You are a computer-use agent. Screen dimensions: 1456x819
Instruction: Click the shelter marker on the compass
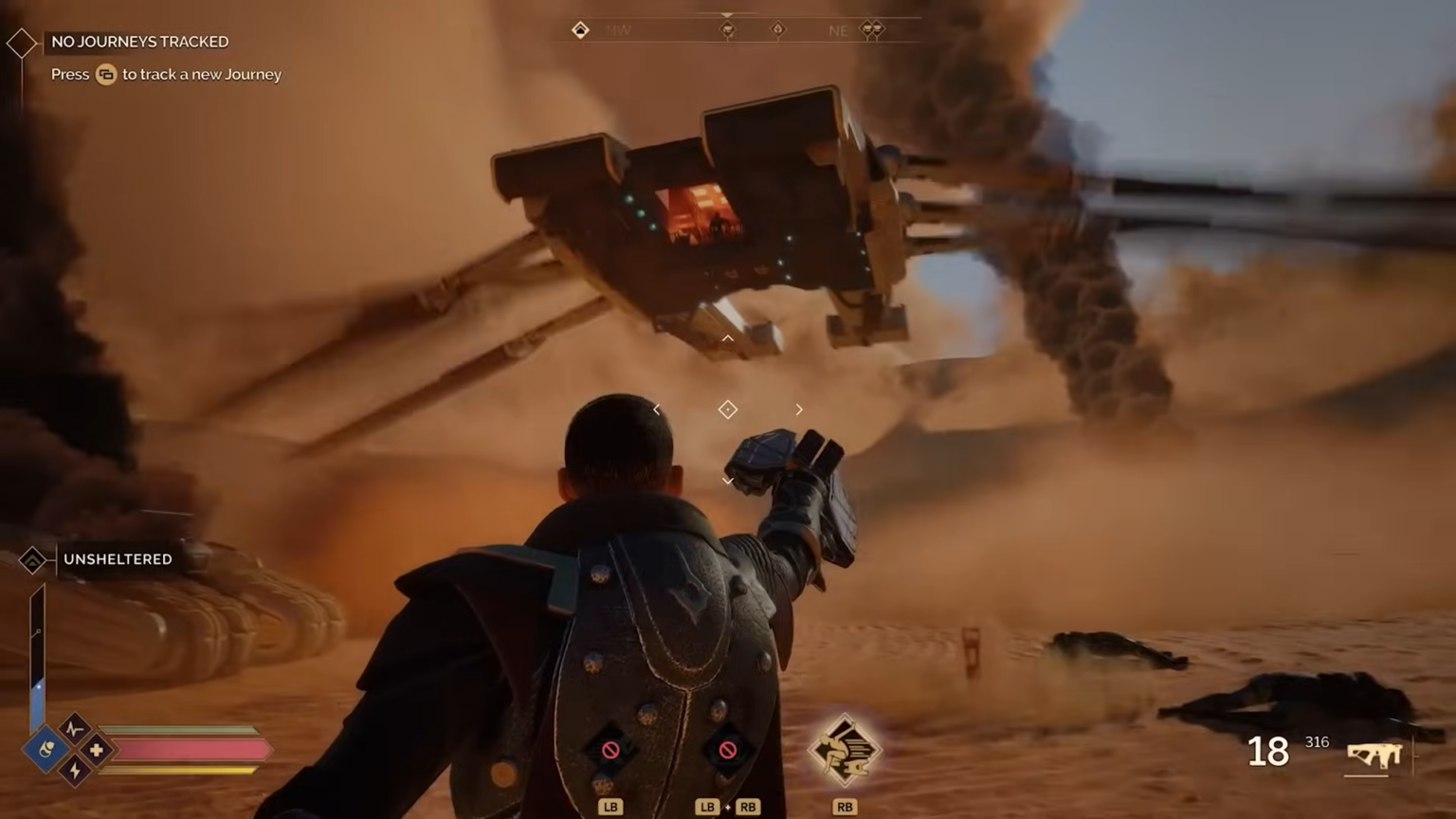(x=579, y=29)
